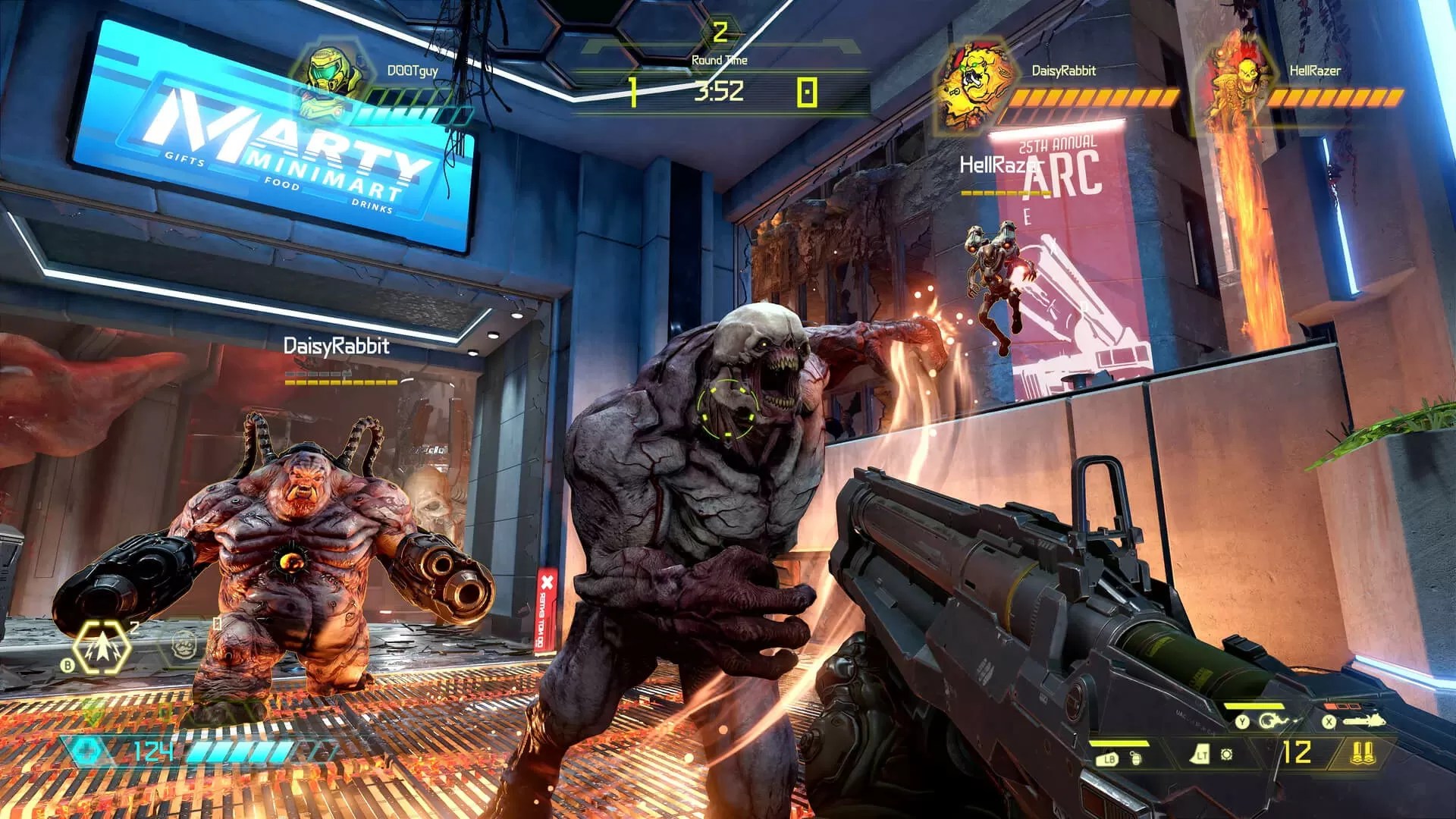The width and height of the screenshot is (1456, 819).
Task: Select the frag grenade equipment icon
Action: [x=1135, y=757]
